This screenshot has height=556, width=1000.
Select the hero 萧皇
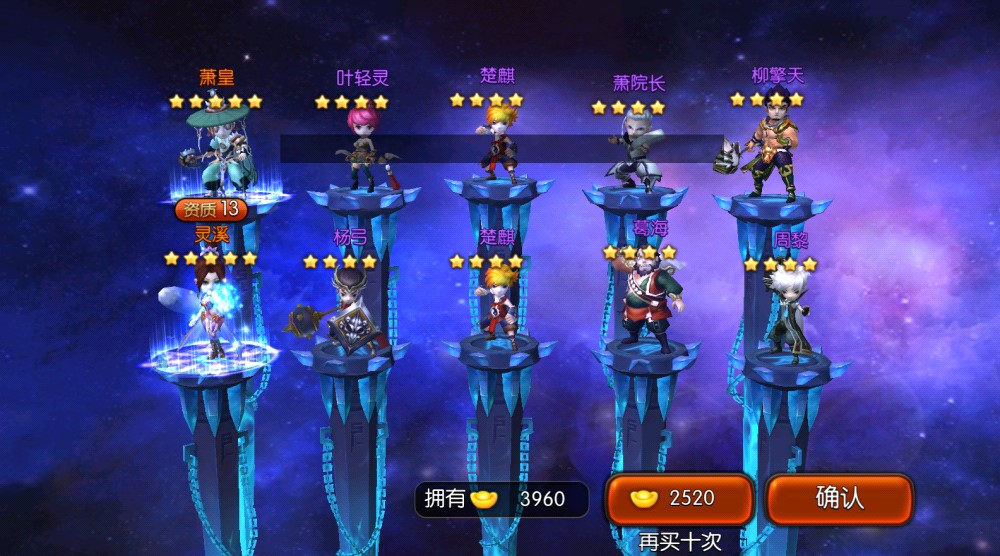(215, 150)
